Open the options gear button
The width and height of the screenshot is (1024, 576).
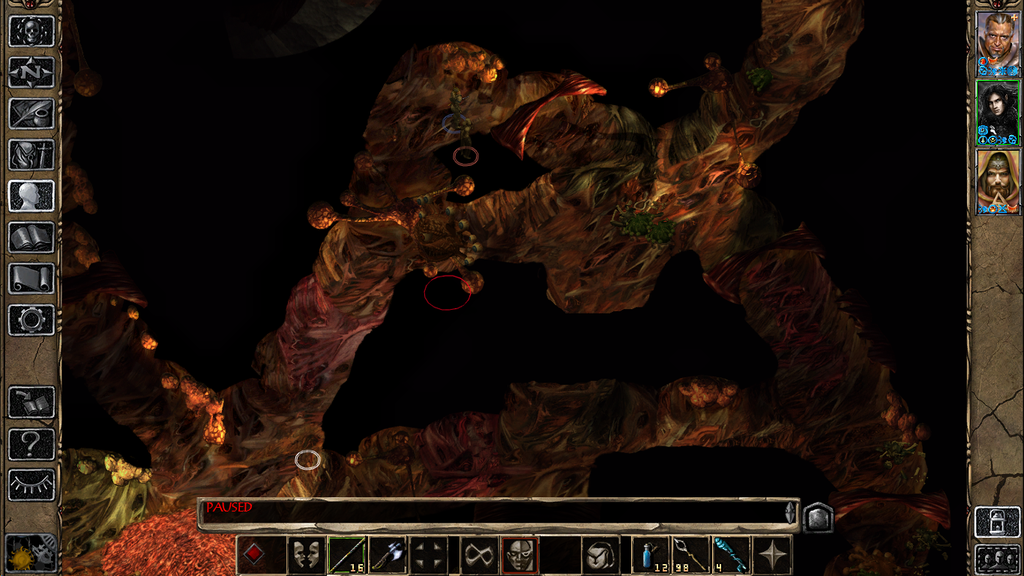pyautogui.click(x=31, y=319)
